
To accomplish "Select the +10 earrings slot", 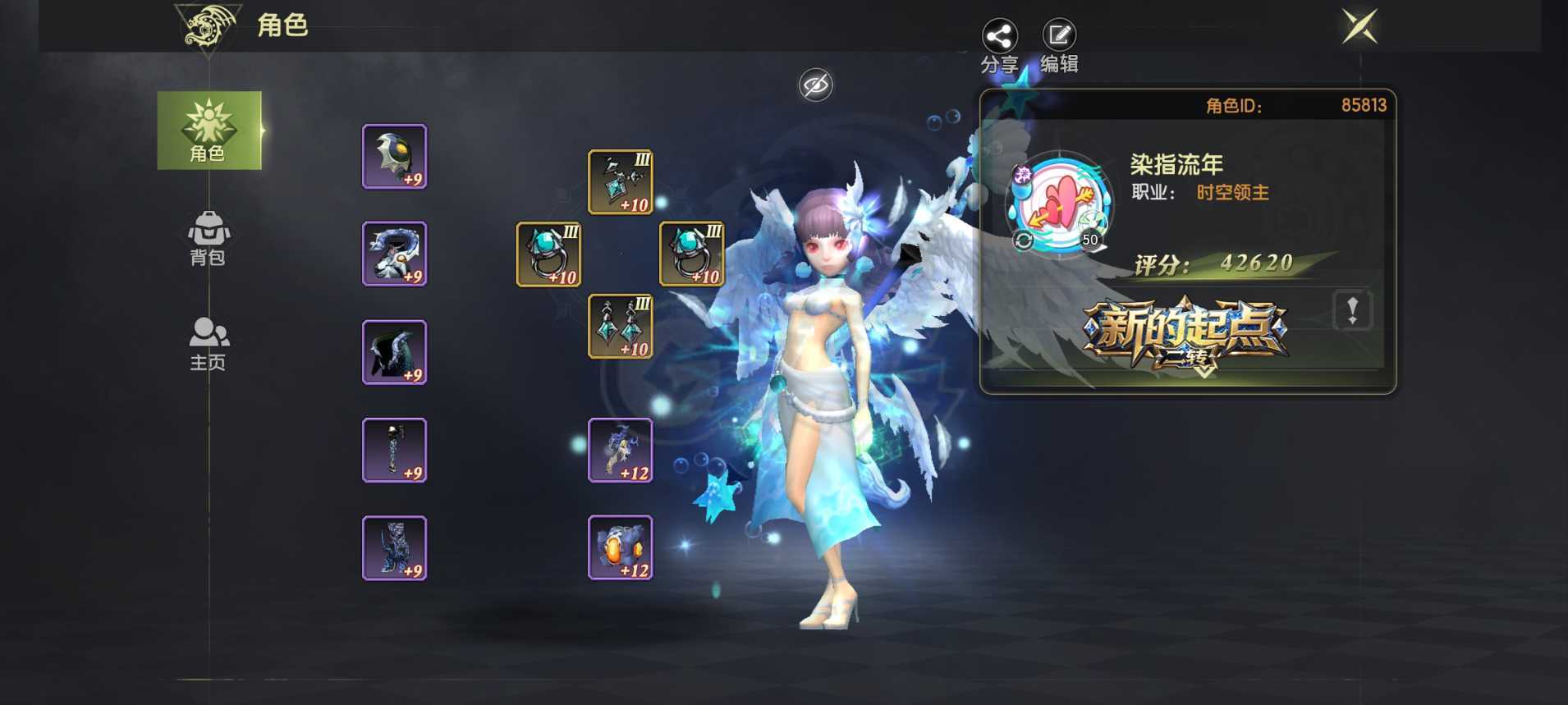I will coord(620,326).
